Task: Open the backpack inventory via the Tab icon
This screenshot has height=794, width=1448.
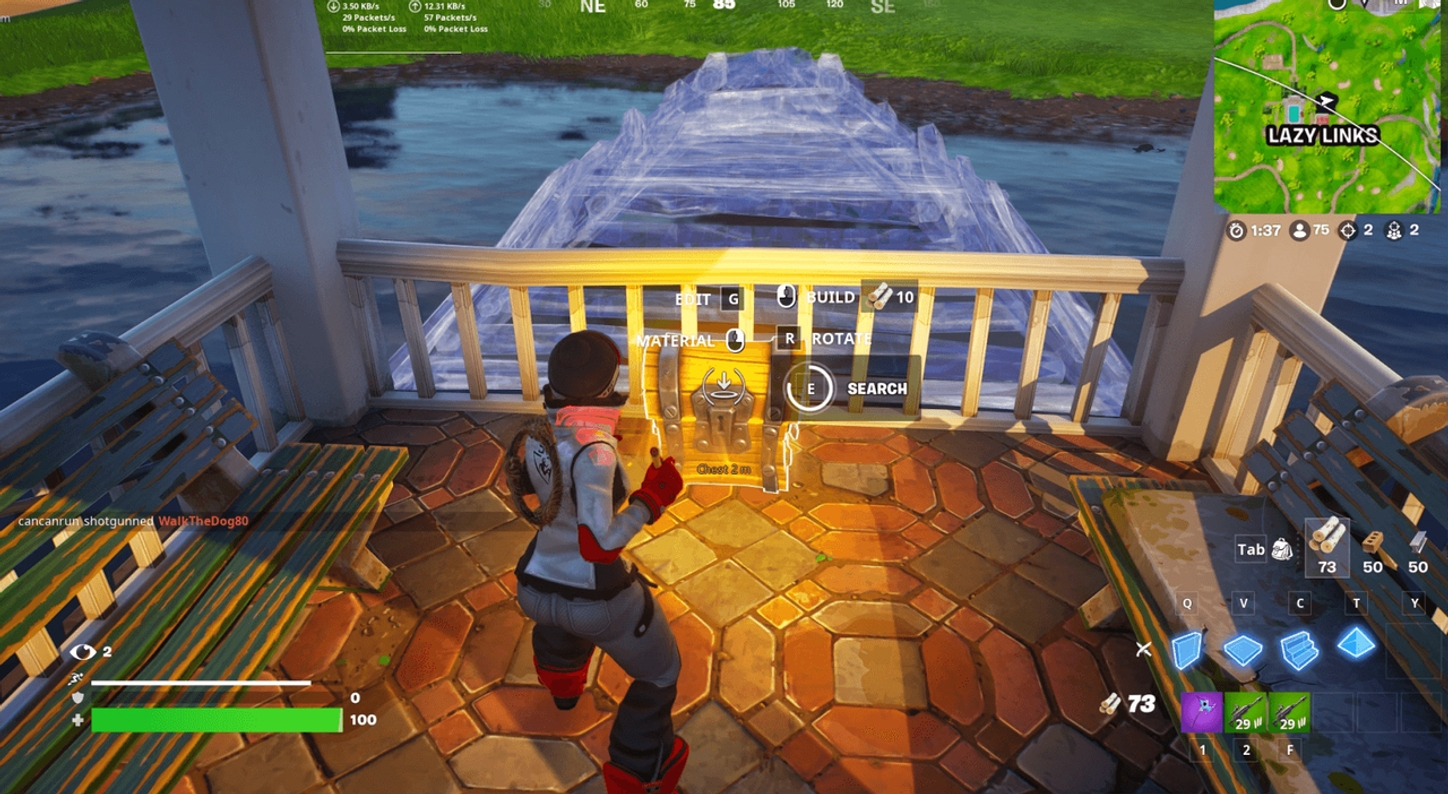Action: click(x=1270, y=550)
